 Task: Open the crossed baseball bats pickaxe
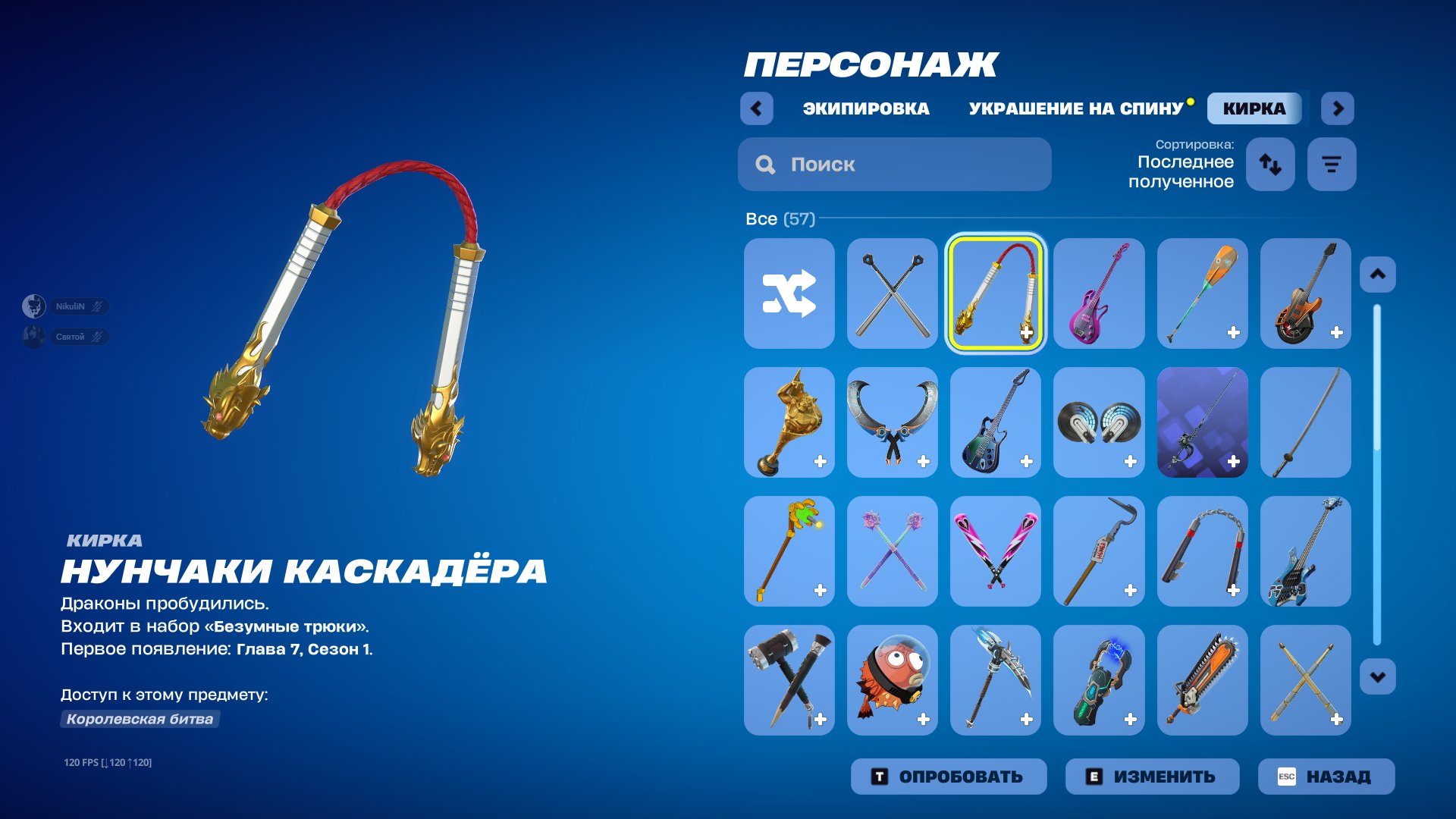892,293
